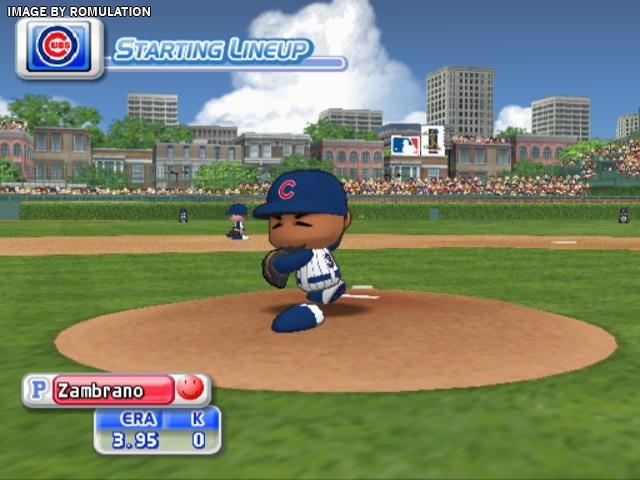Click the red smiley condition icon

190,388
